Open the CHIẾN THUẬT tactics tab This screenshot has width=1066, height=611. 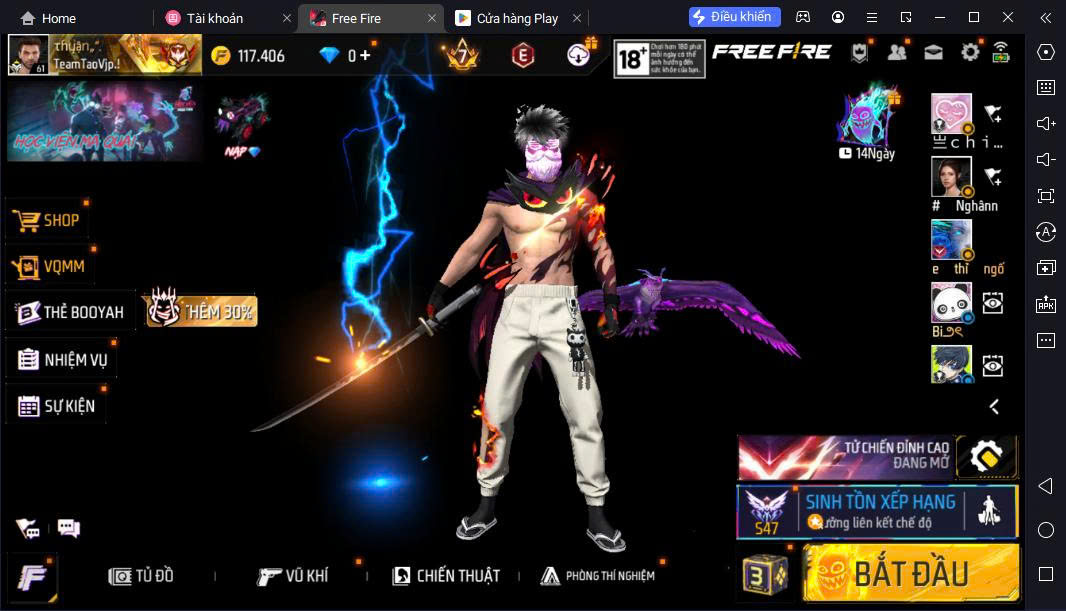coord(445,576)
